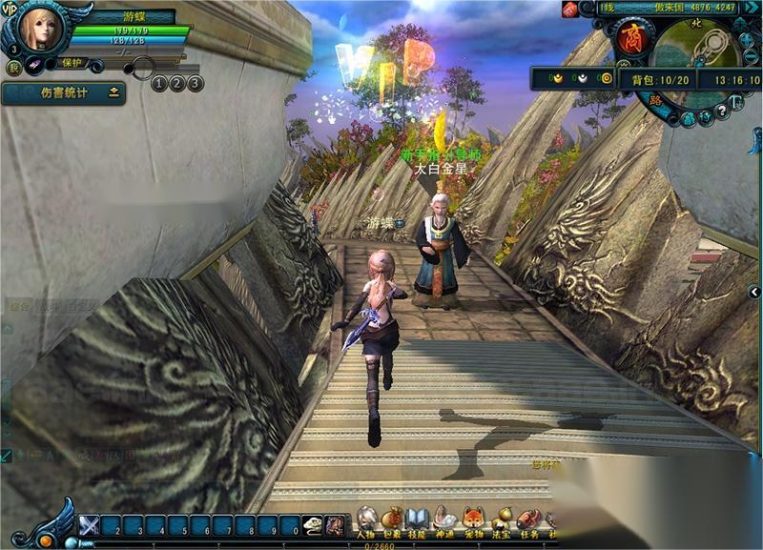Open the 包裹 bag menu

(x=392, y=520)
